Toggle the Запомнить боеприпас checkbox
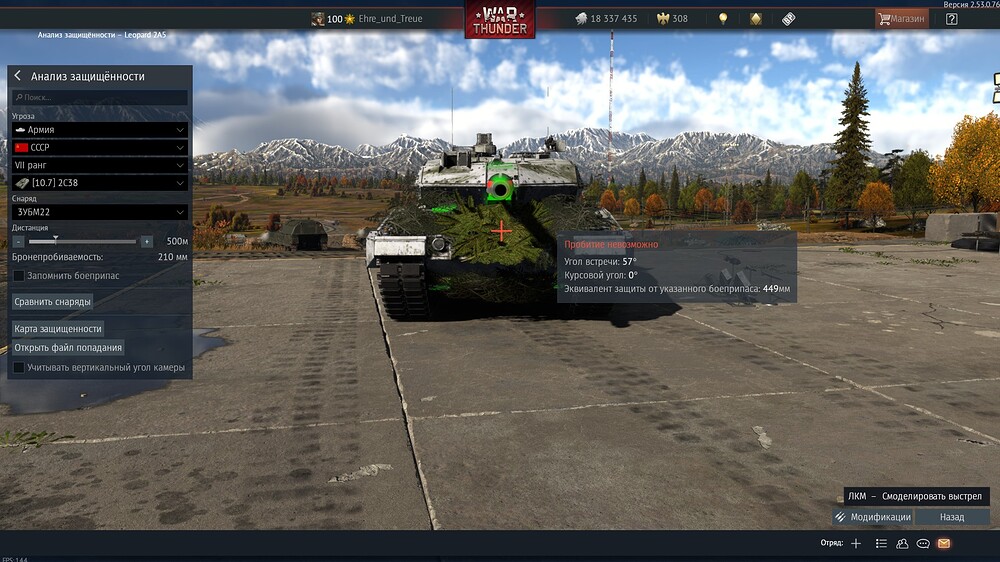Screen dimensions: 1000x562 pos(19,275)
